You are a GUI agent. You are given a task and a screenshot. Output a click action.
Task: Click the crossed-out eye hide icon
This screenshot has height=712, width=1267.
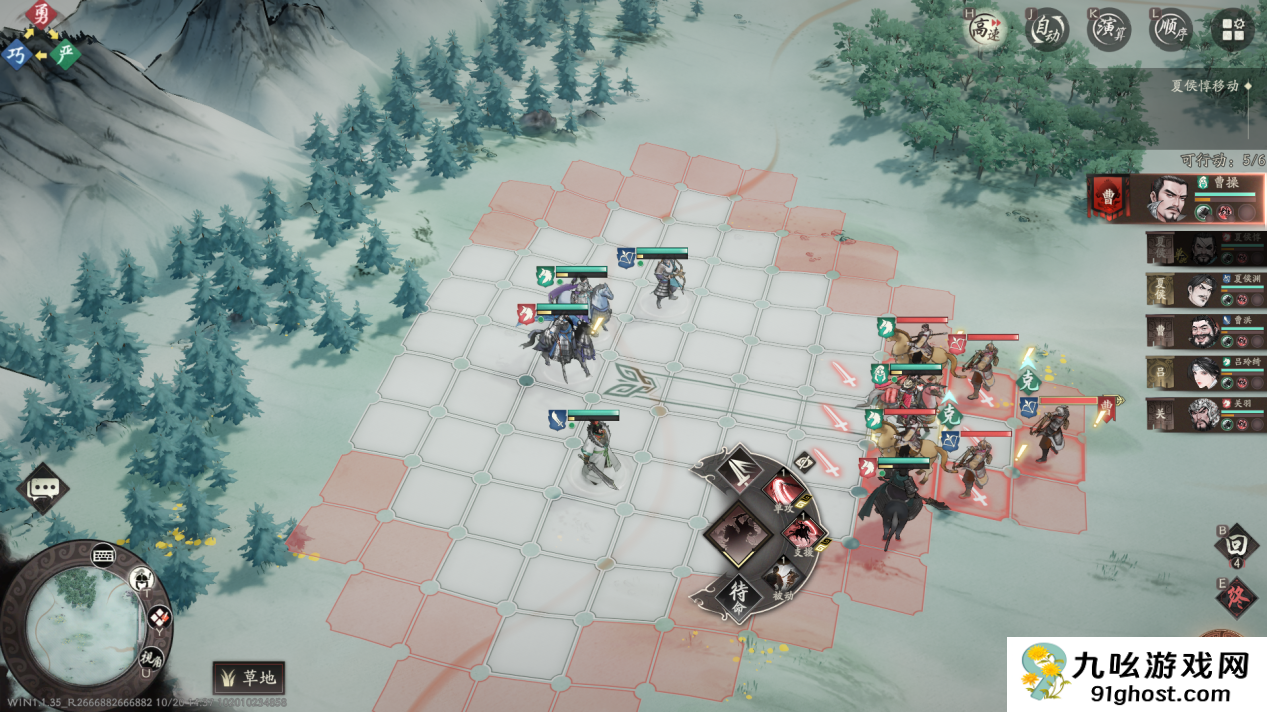pos(802,461)
